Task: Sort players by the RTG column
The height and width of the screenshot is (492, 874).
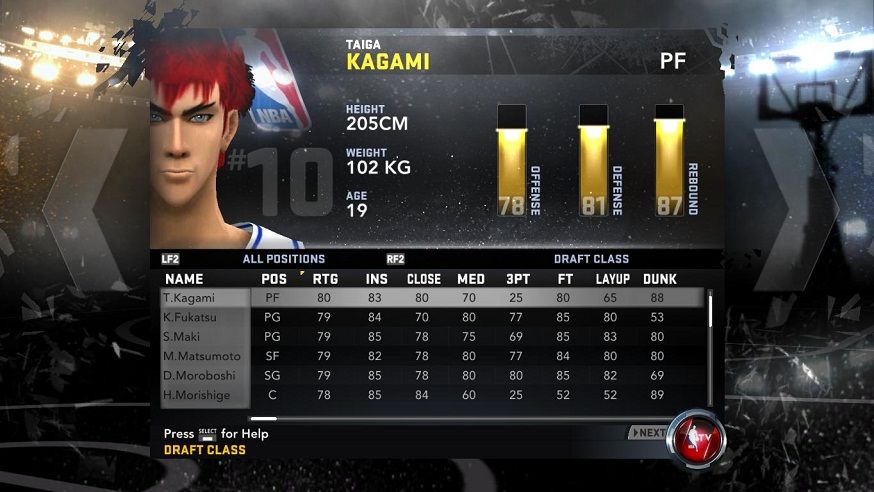Action: coord(325,279)
